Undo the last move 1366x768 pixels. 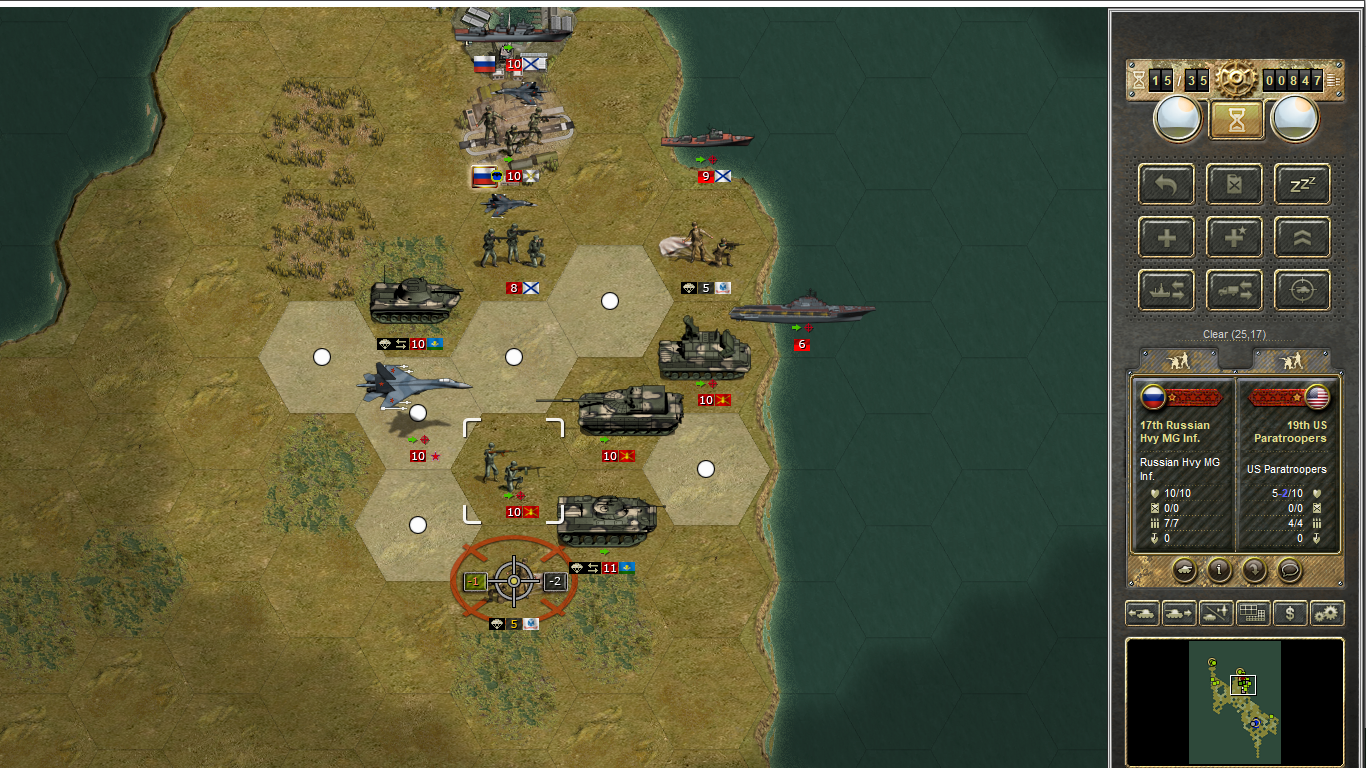pyautogui.click(x=1166, y=184)
